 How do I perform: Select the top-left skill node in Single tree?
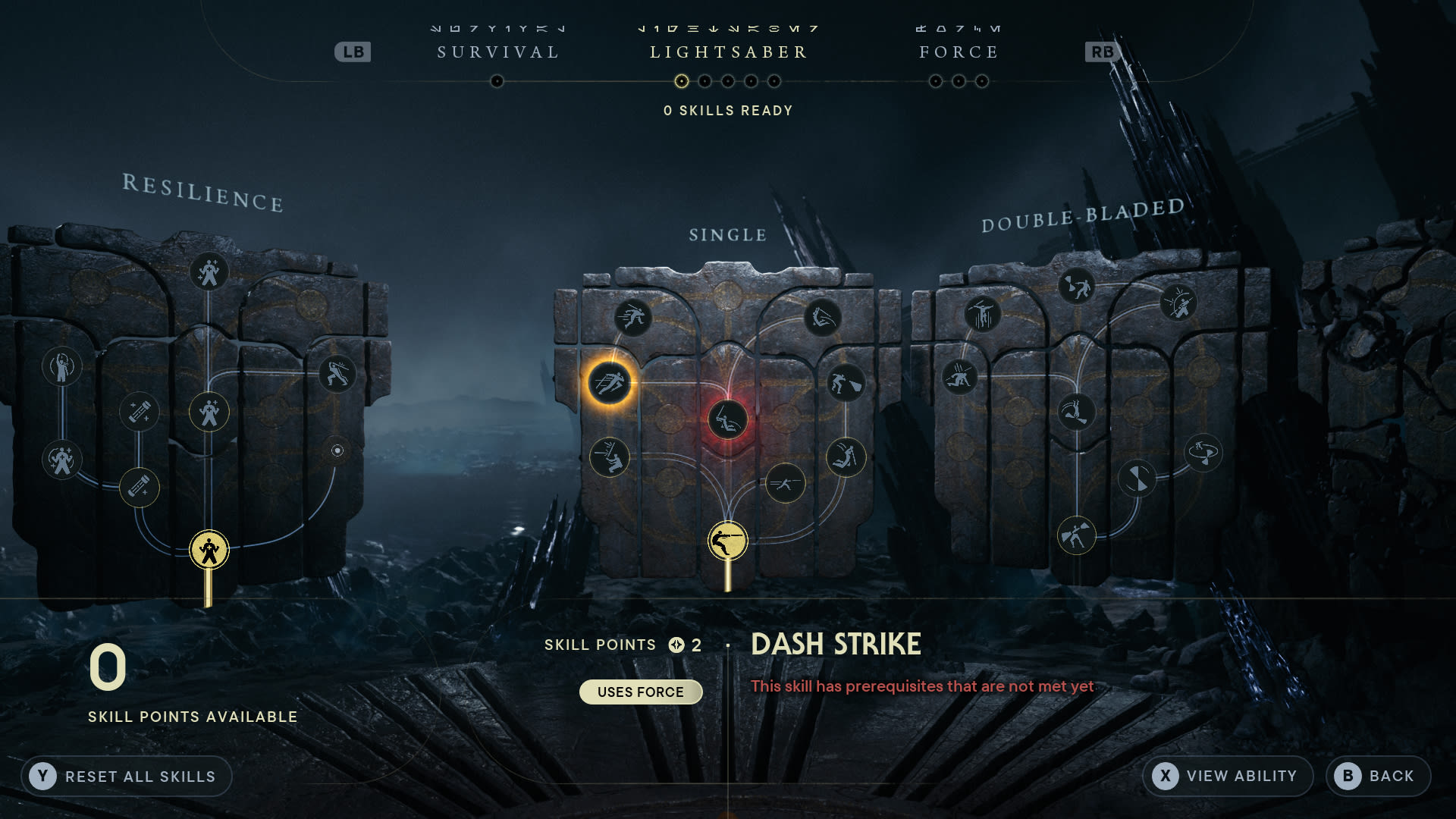(x=632, y=318)
